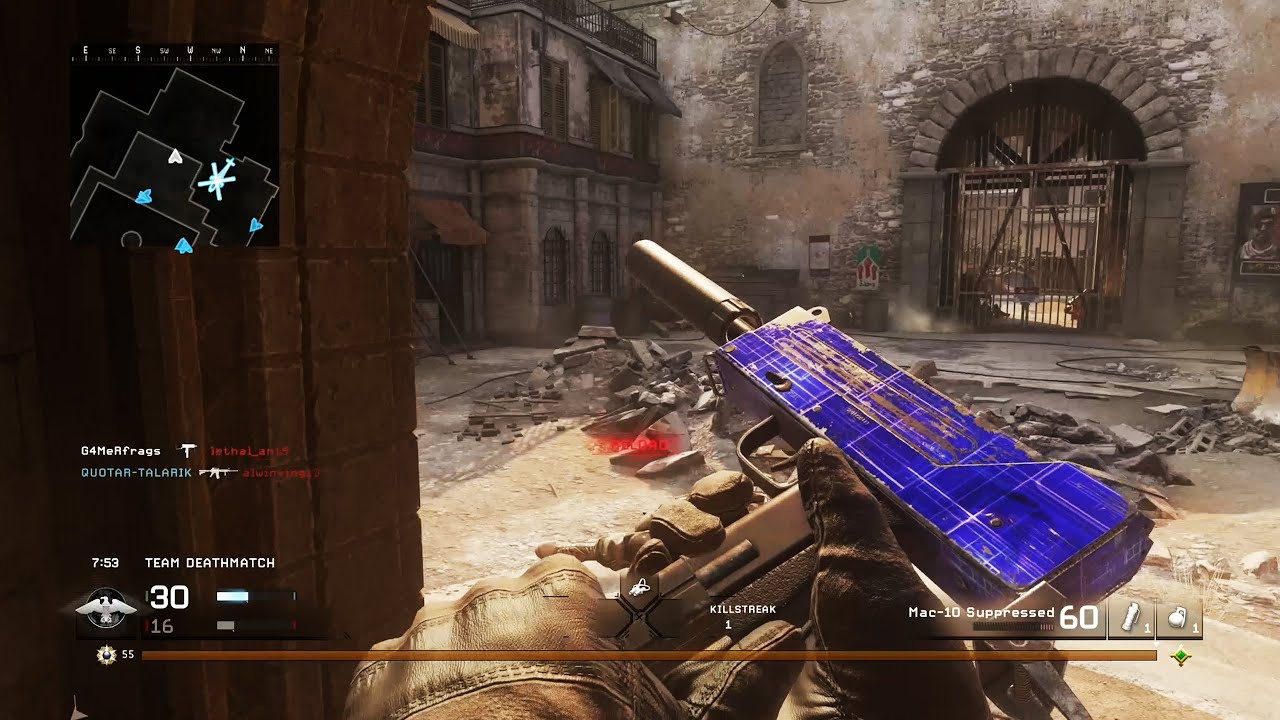Click the Mac-10 Suppressed weapon label

point(980,612)
